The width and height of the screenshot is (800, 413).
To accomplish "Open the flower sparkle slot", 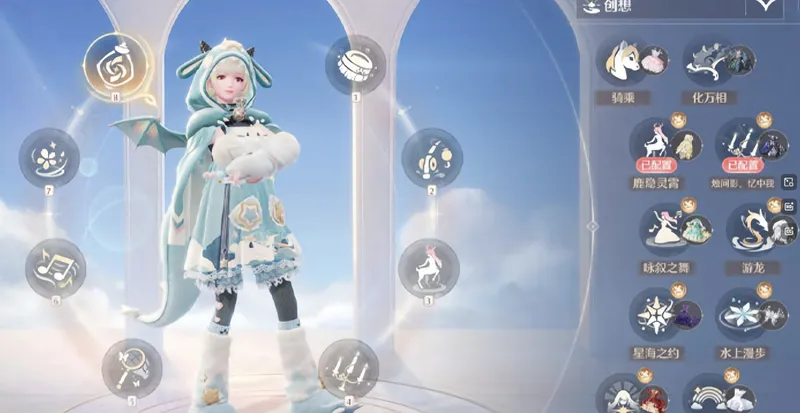I will (x=48, y=158).
